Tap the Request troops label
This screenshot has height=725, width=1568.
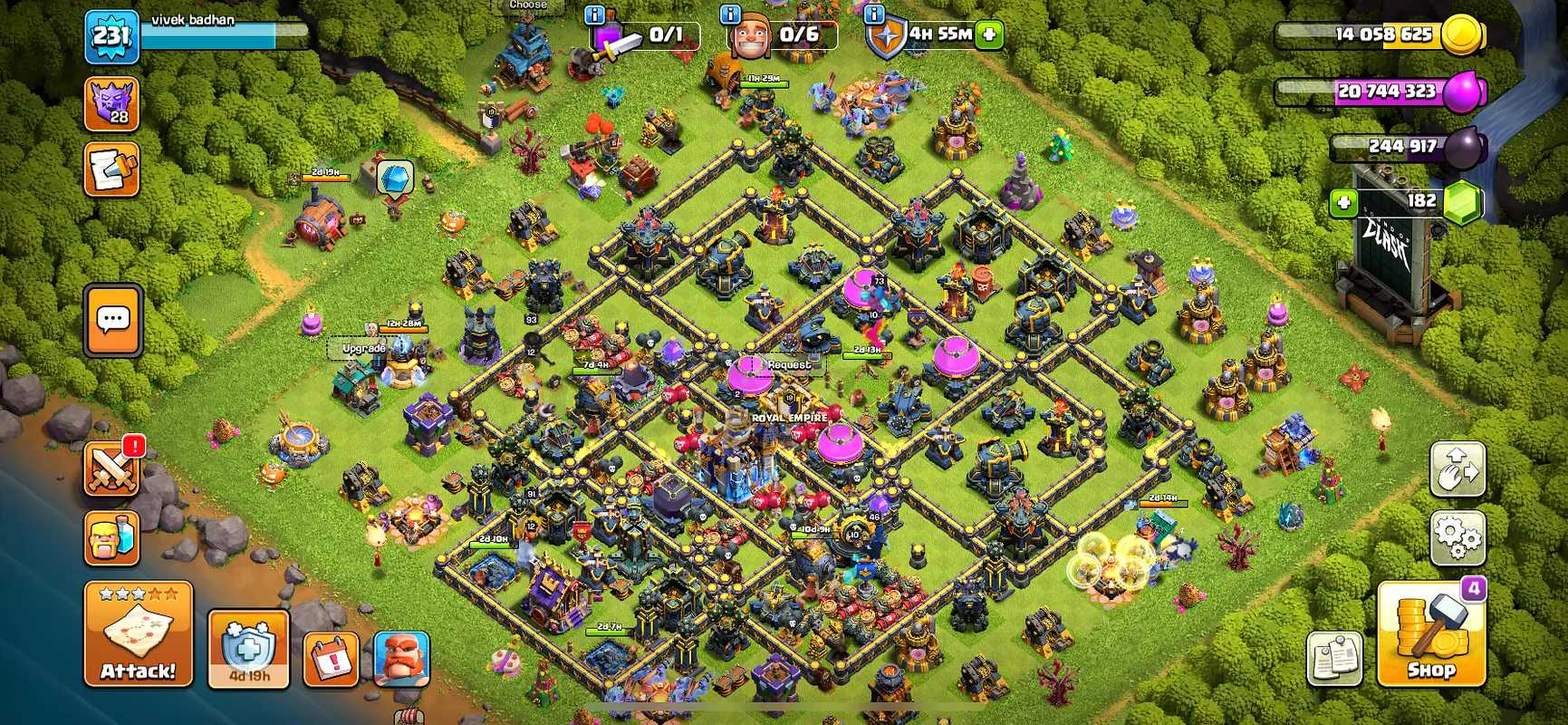tap(789, 364)
